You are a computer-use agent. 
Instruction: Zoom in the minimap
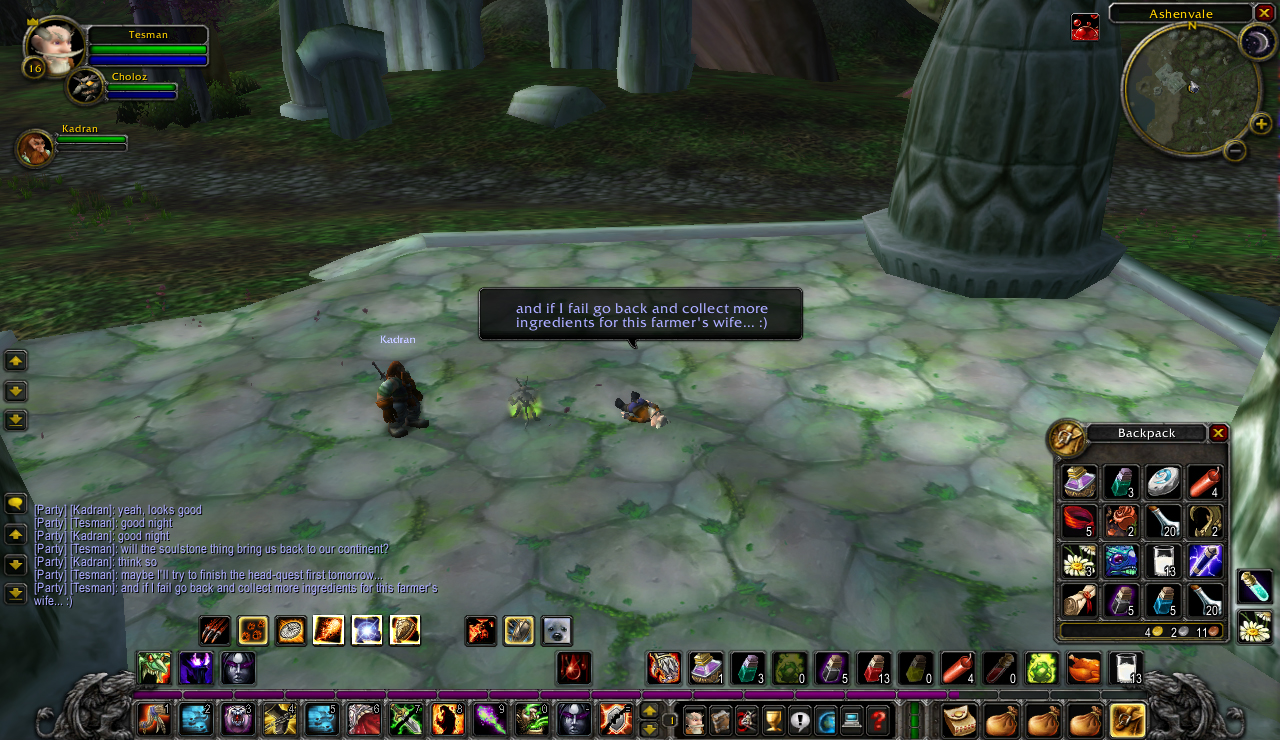tap(1261, 124)
